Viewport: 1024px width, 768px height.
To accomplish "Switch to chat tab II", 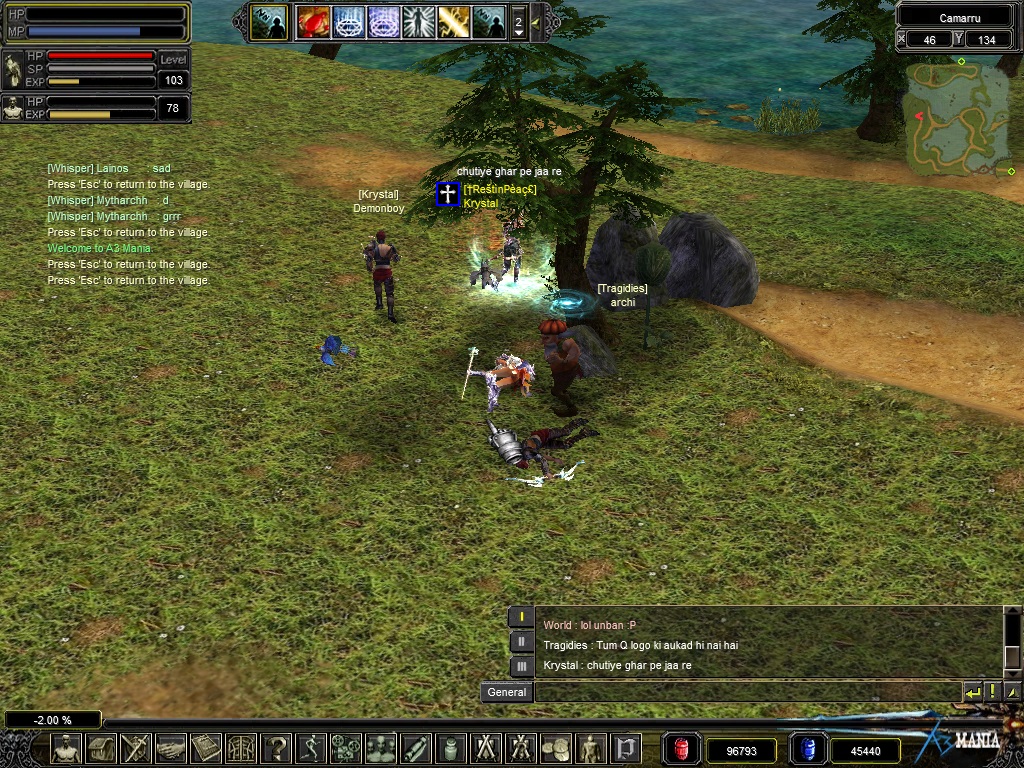I will click(x=521, y=643).
